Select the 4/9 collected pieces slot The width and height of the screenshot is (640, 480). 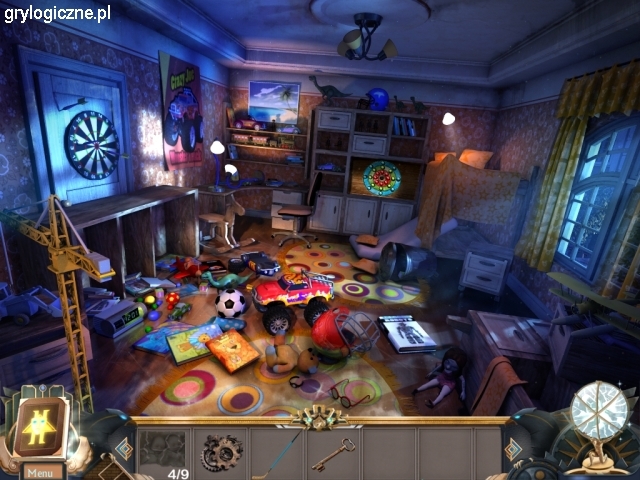pyautogui.click(x=164, y=453)
